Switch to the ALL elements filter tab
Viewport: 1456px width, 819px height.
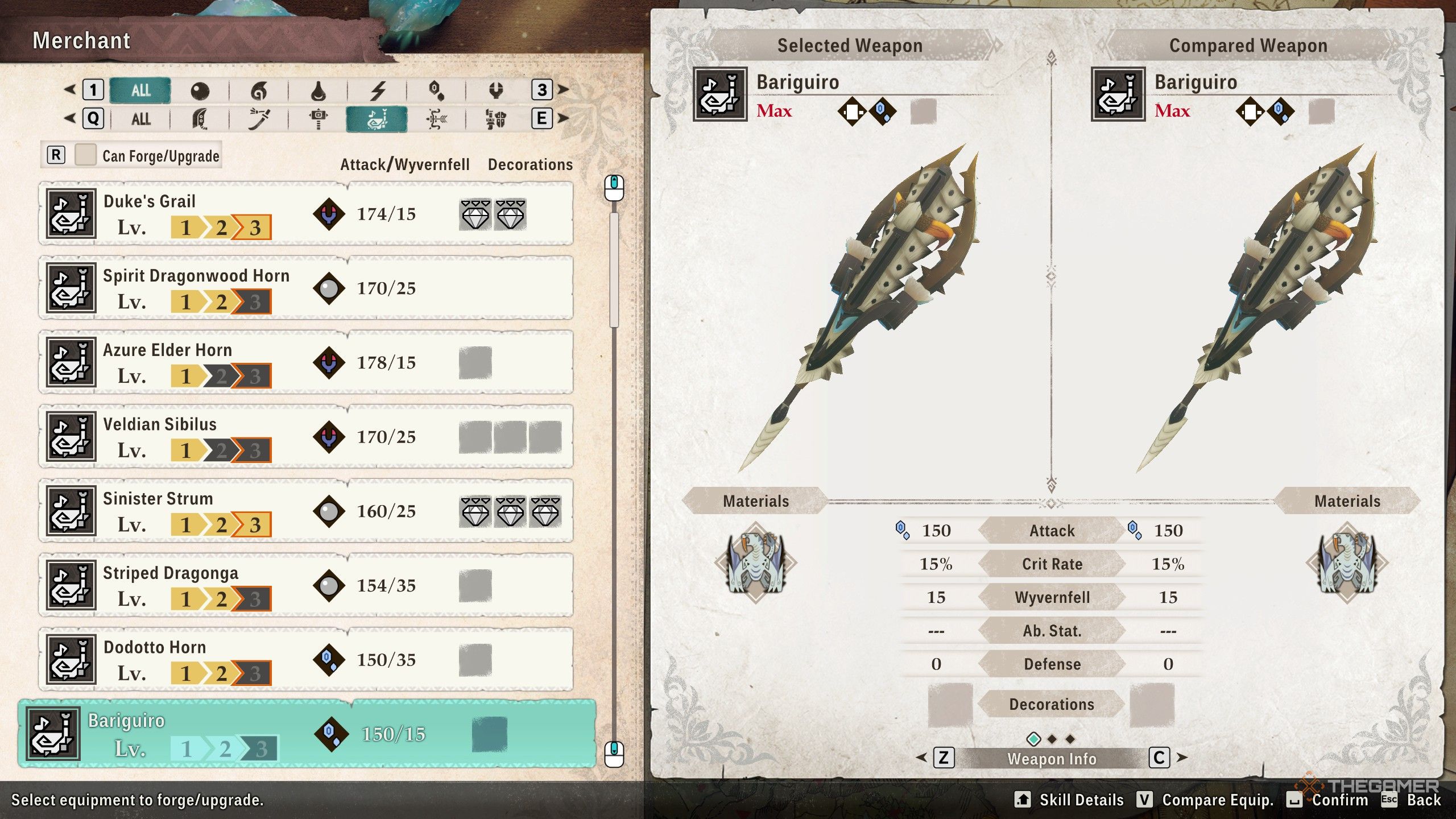(x=140, y=90)
